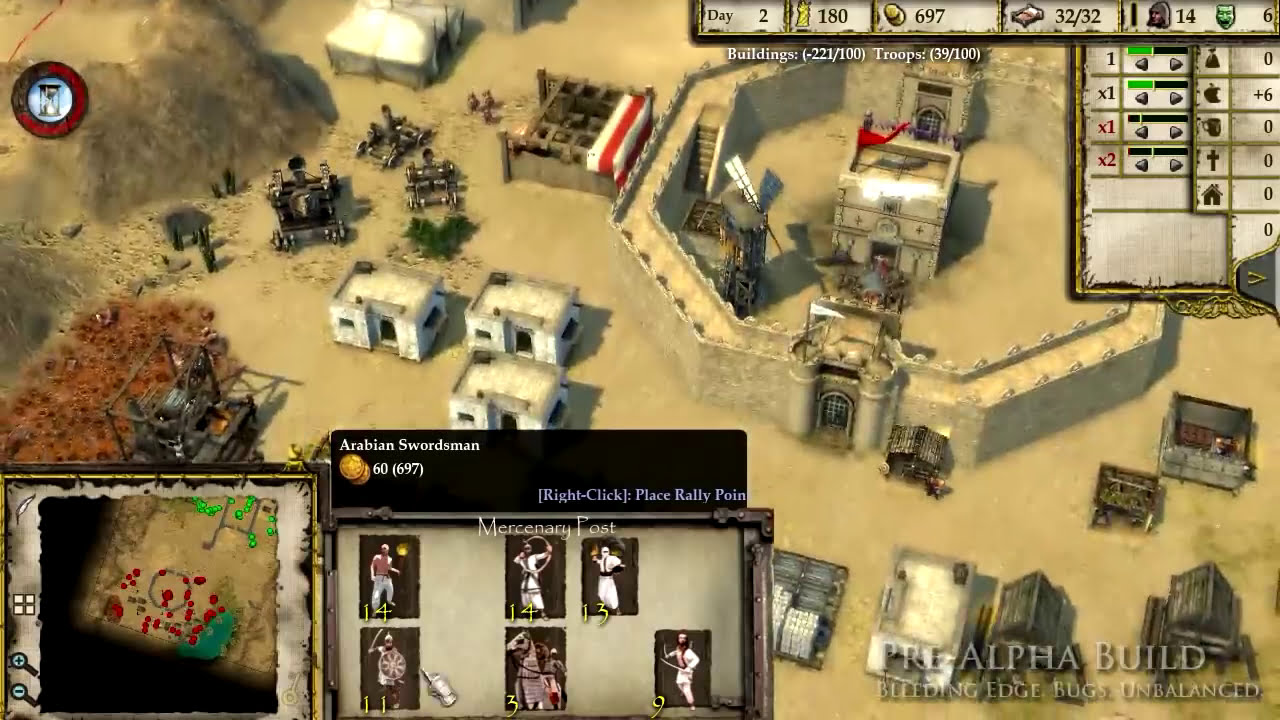Recruit the Arabian Swordsman with round shield
The width and height of the screenshot is (1280, 720).
point(389,666)
